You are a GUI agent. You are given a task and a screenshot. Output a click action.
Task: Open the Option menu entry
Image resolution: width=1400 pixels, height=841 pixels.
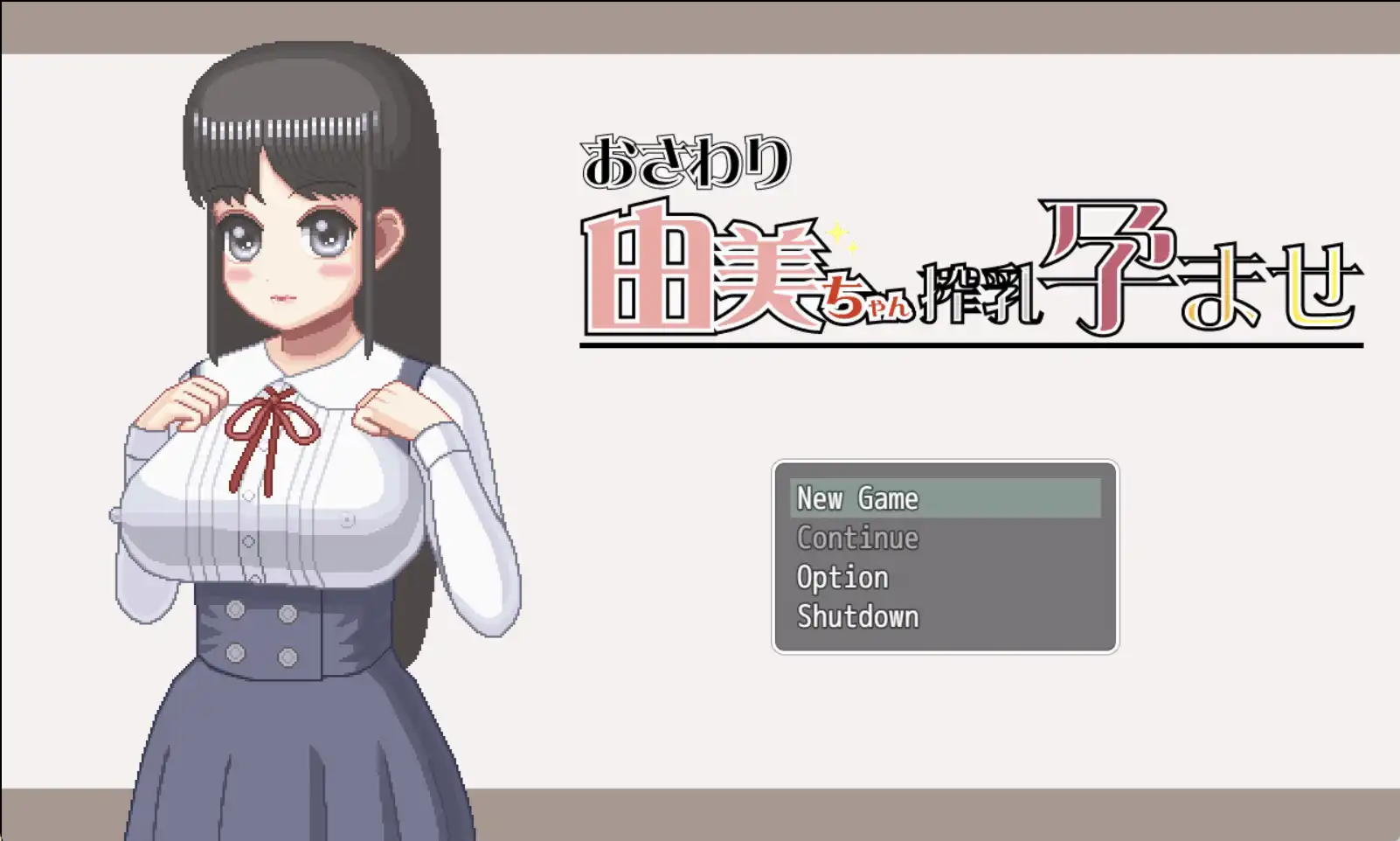click(x=841, y=577)
